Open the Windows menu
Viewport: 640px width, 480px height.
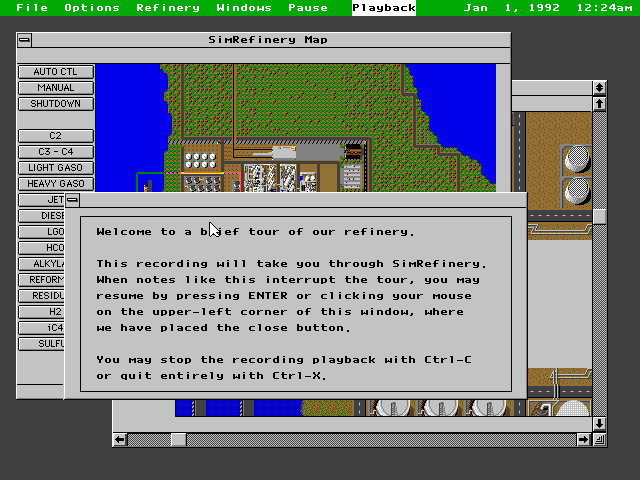(x=244, y=8)
